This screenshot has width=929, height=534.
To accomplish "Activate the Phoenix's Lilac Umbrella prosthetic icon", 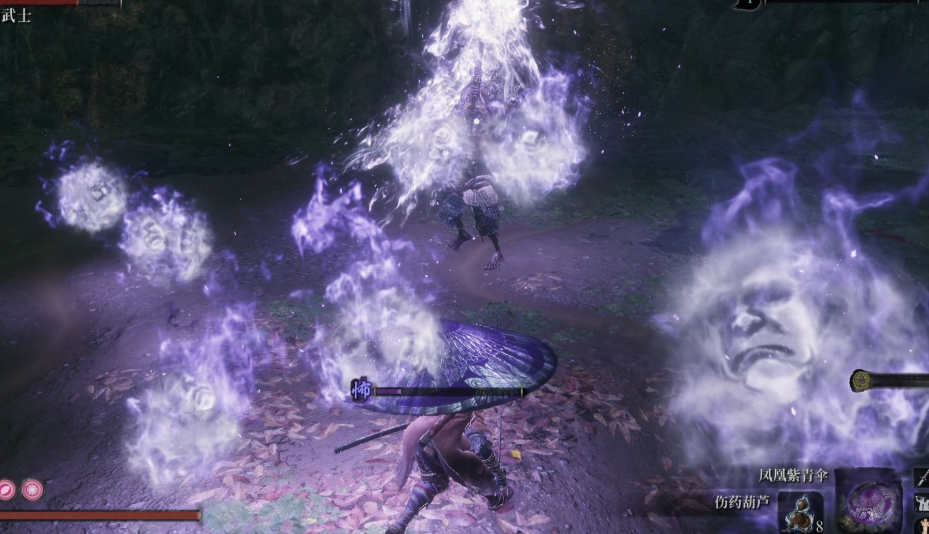I will [868, 501].
